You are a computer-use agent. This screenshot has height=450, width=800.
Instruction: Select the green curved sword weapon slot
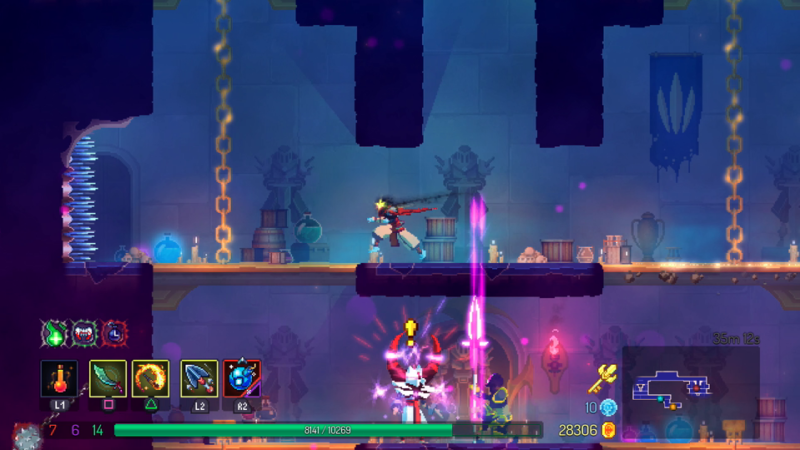pyautogui.click(x=108, y=379)
